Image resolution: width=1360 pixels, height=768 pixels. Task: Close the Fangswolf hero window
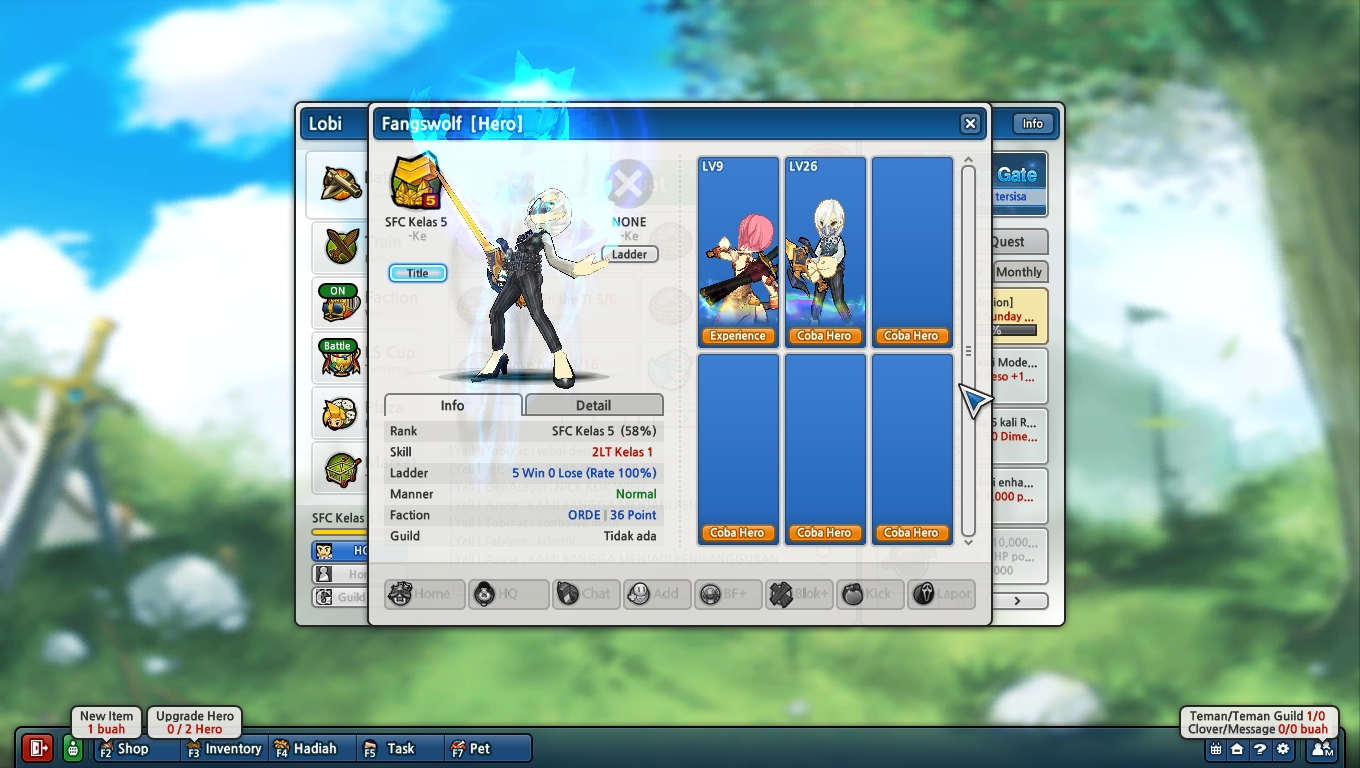tap(969, 124)
